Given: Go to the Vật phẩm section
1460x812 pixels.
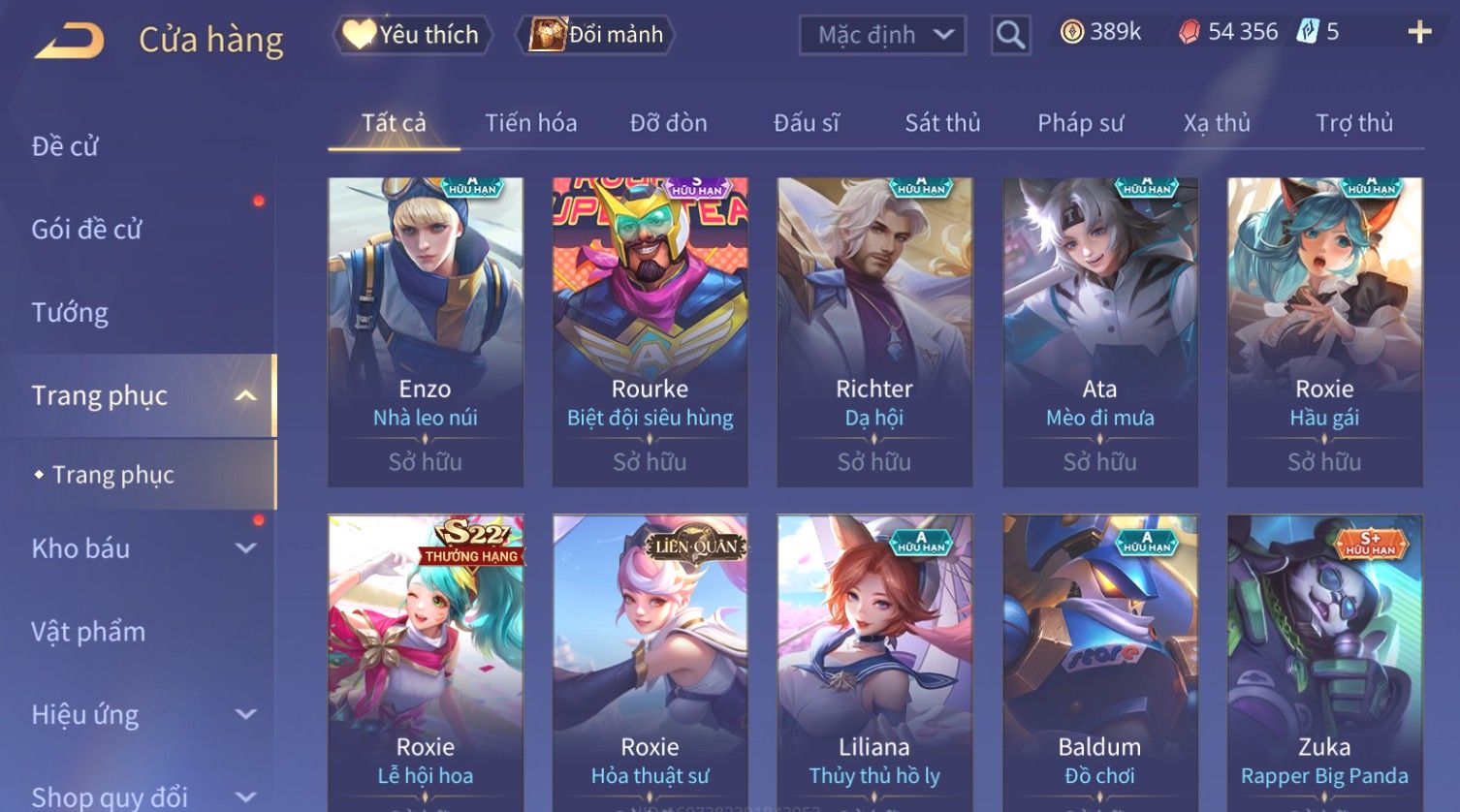Looking at the screenshot, I should 88,632.
